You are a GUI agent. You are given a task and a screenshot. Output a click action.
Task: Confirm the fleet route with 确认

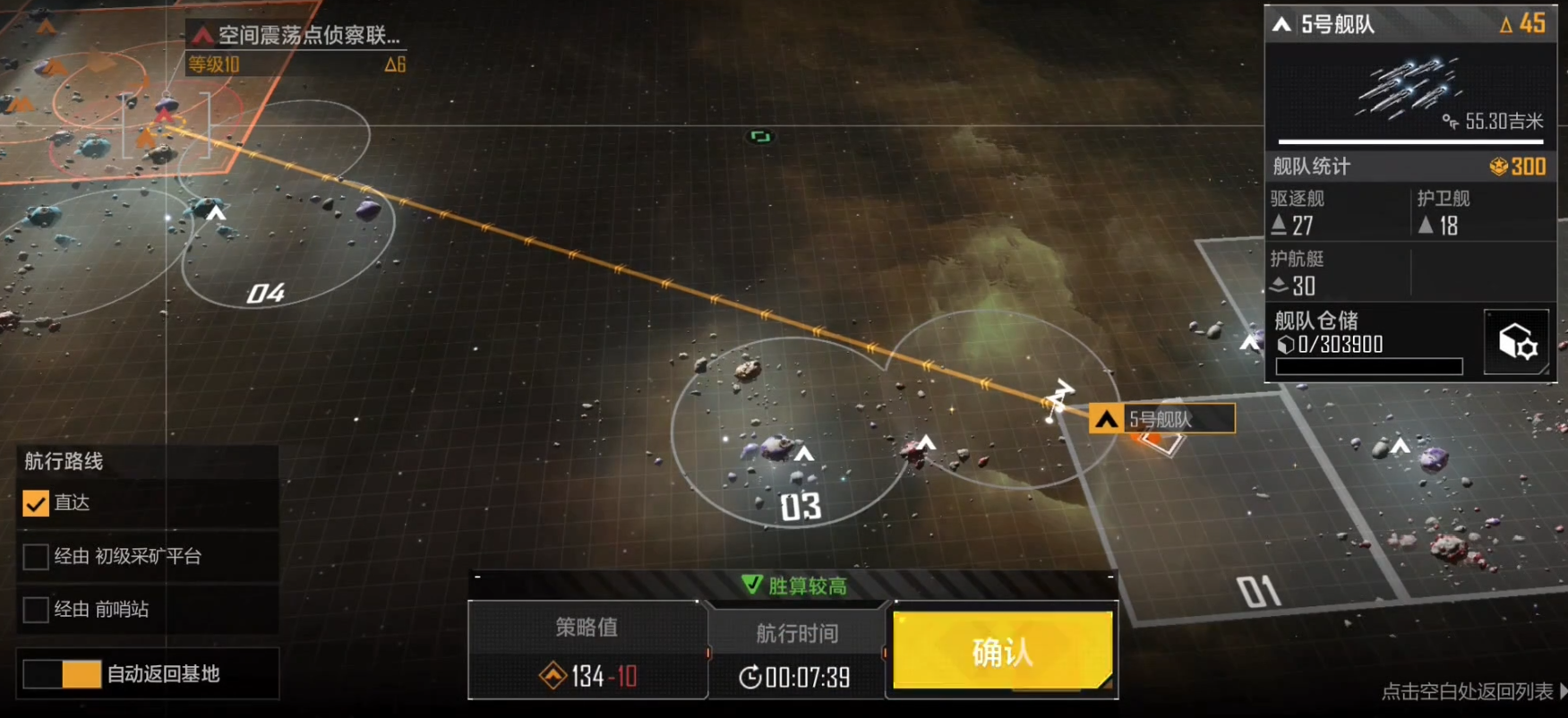(1002, 652)
